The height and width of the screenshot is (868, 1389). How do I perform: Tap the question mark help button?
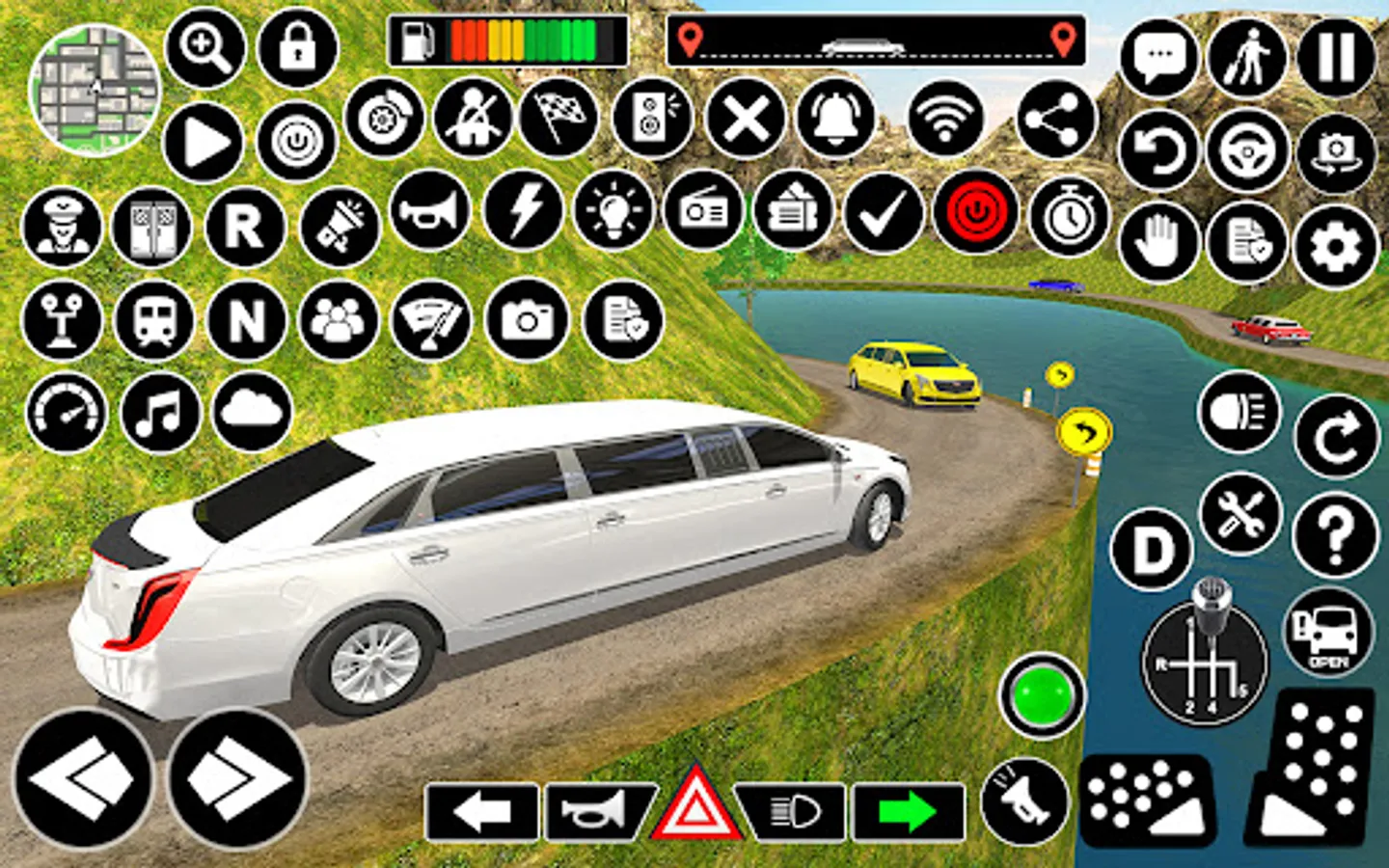(x=1336, y=533)
